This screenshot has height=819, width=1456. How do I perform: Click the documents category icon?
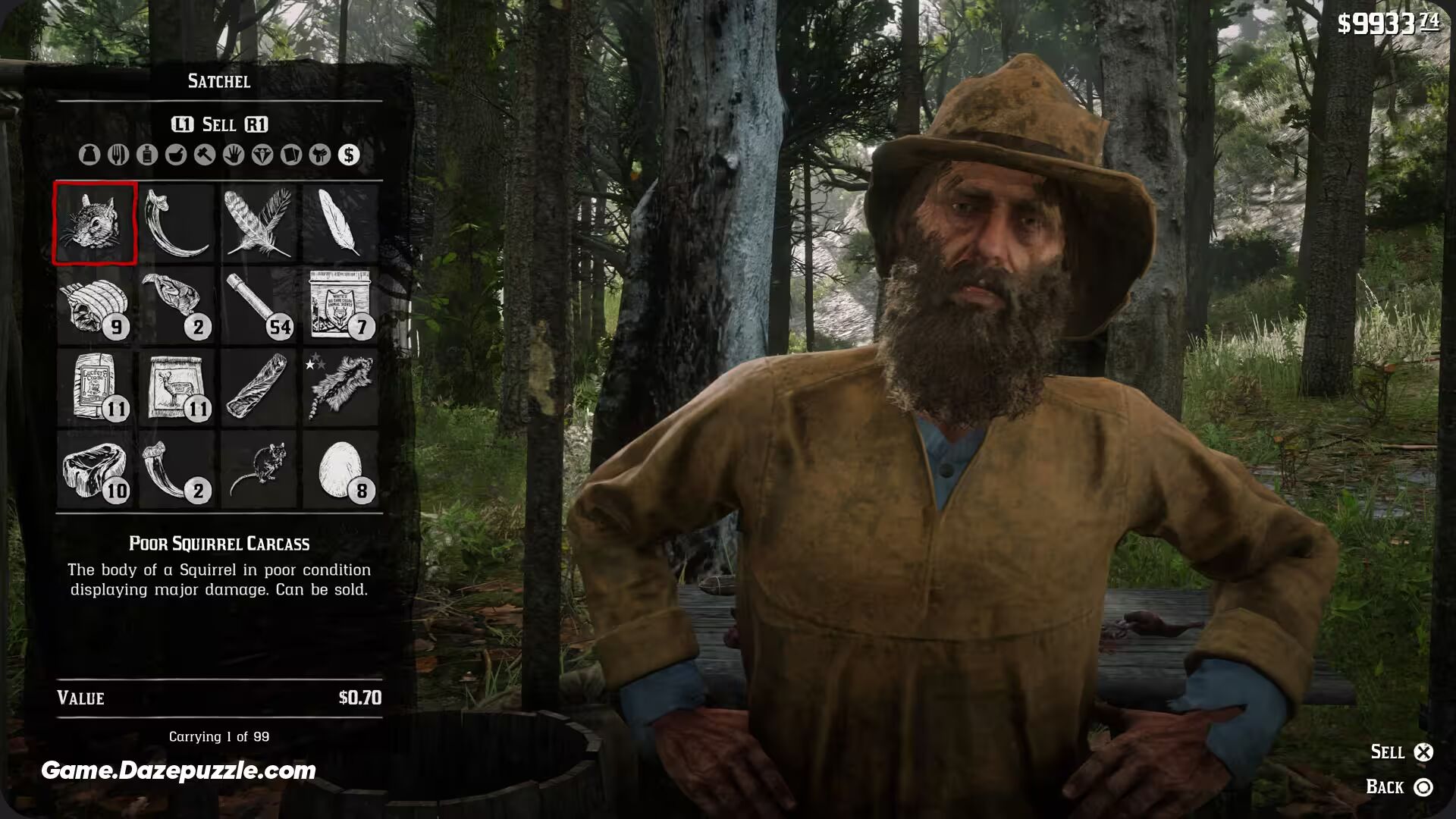click(290, 155)
